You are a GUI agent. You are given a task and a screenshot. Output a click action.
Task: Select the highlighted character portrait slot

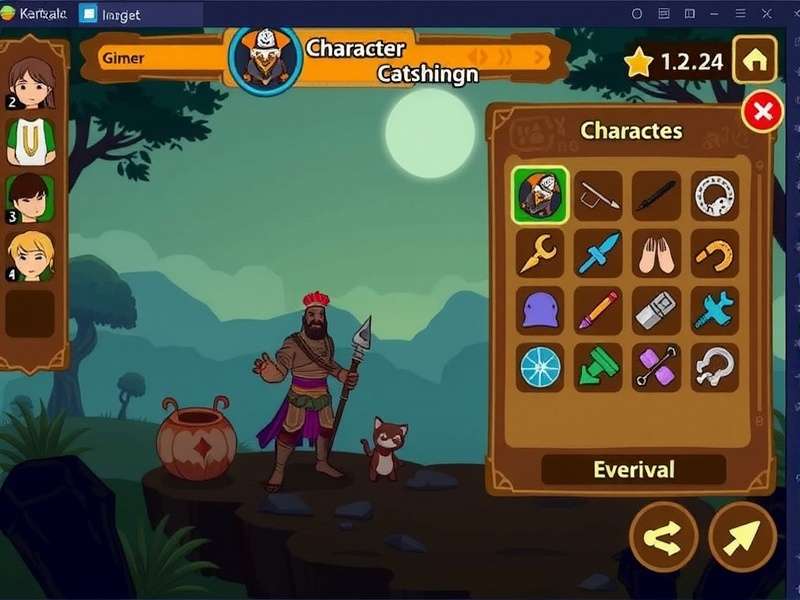tap(540, 194)
